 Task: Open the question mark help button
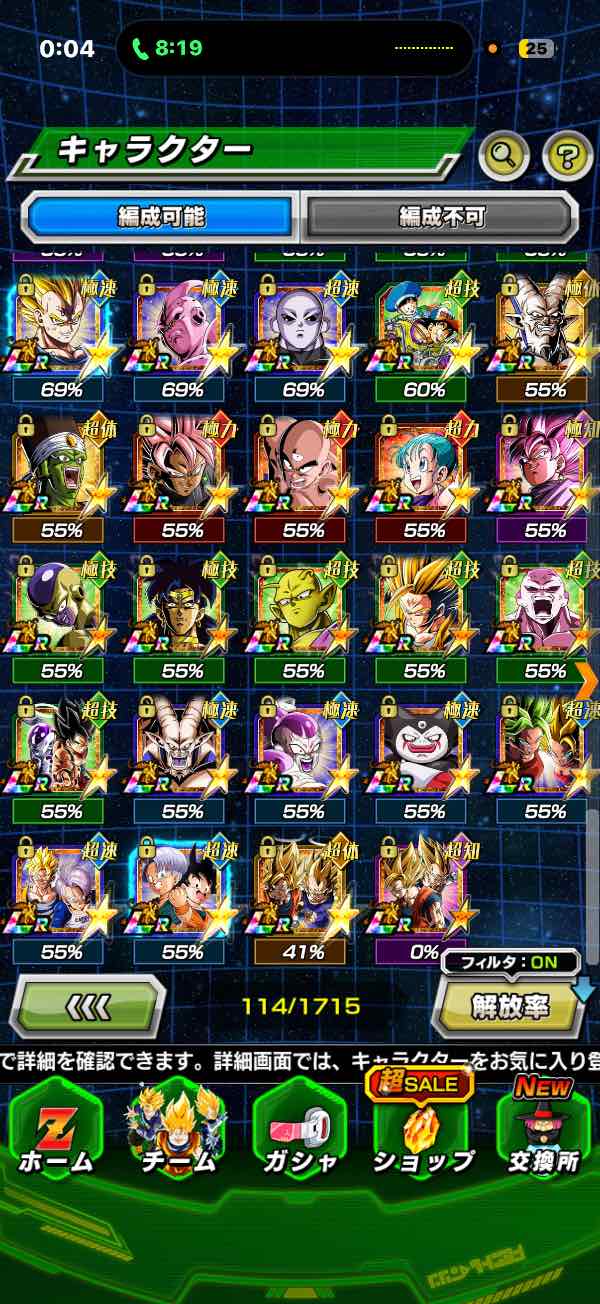pos(567,154)
